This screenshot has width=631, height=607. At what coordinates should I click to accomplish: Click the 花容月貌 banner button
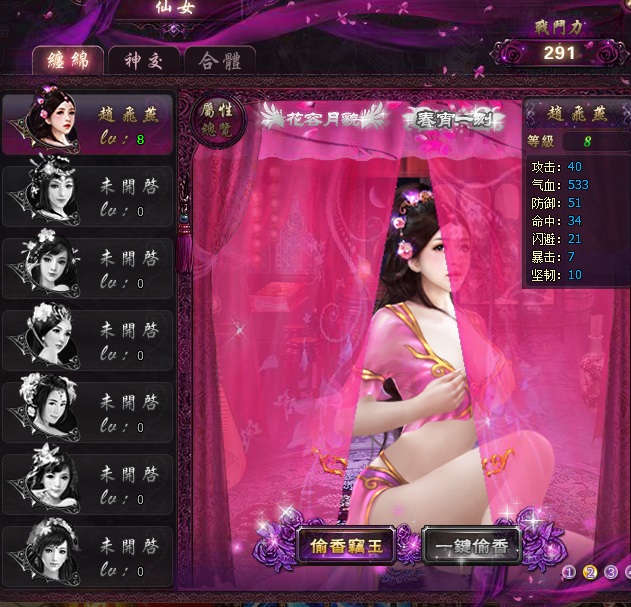(324, 116)
